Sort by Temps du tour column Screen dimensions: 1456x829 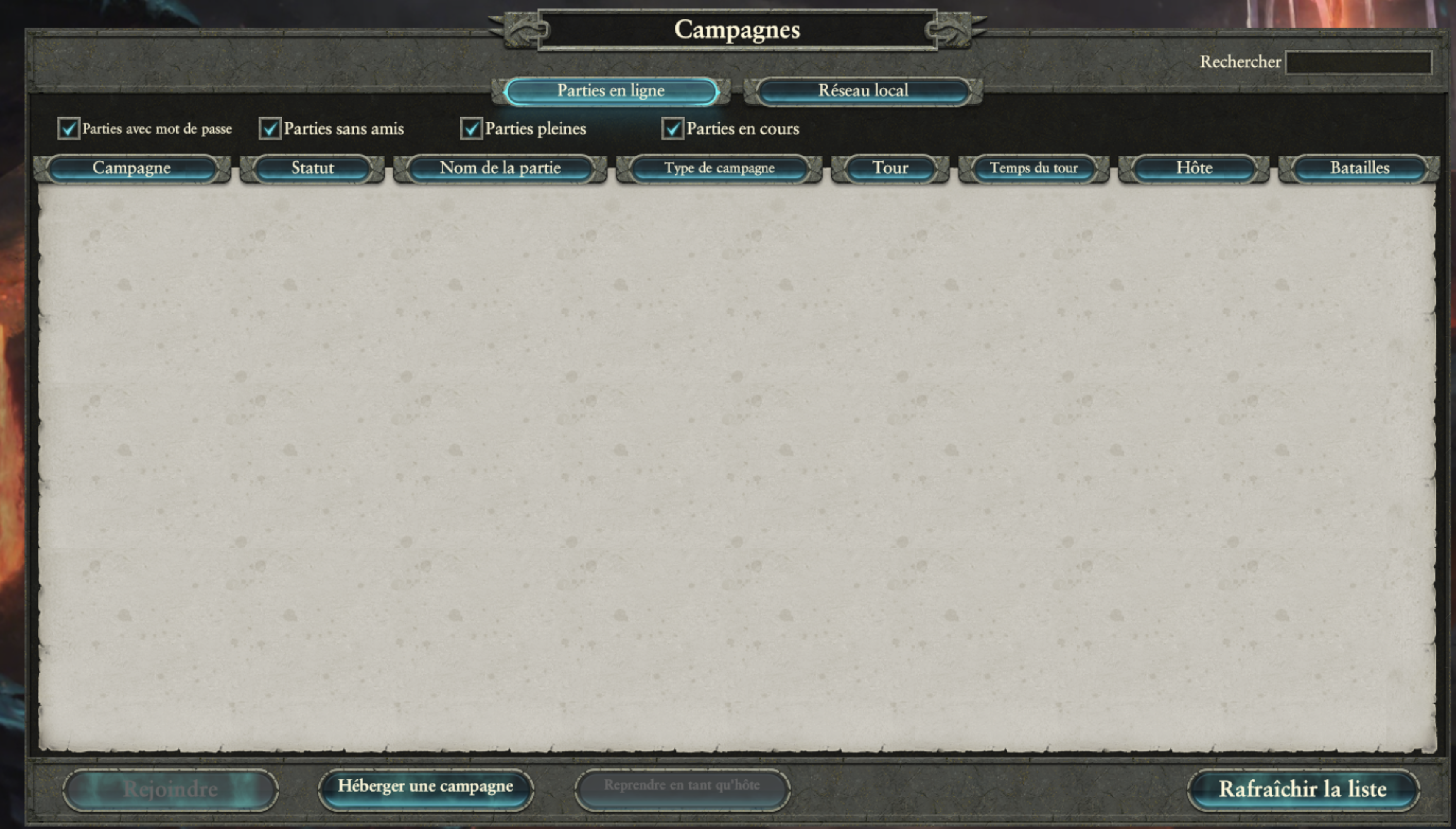click(1034, 169)
